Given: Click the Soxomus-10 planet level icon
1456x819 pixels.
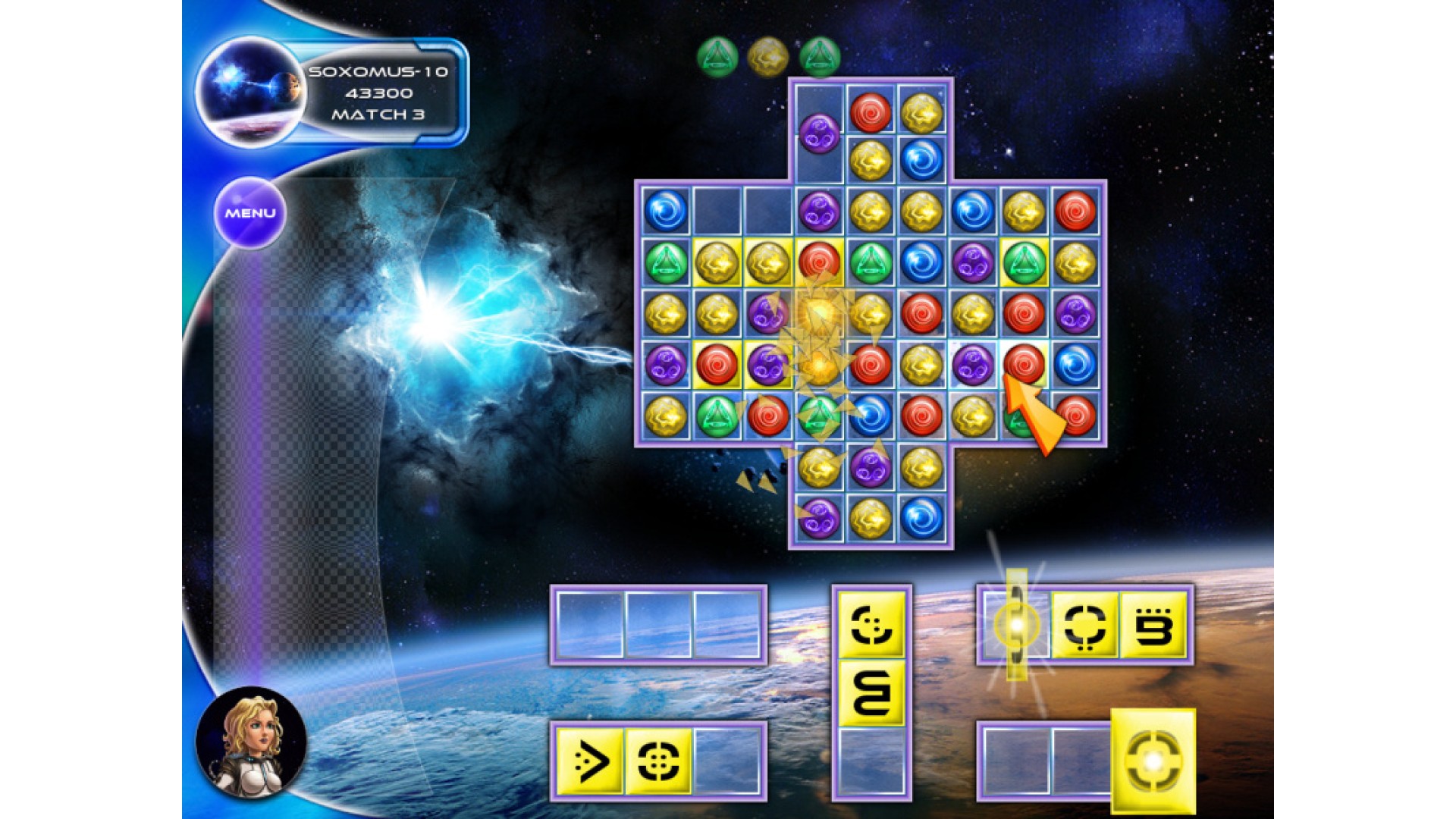Looking at the screenshot, I should tap(250, 93).
